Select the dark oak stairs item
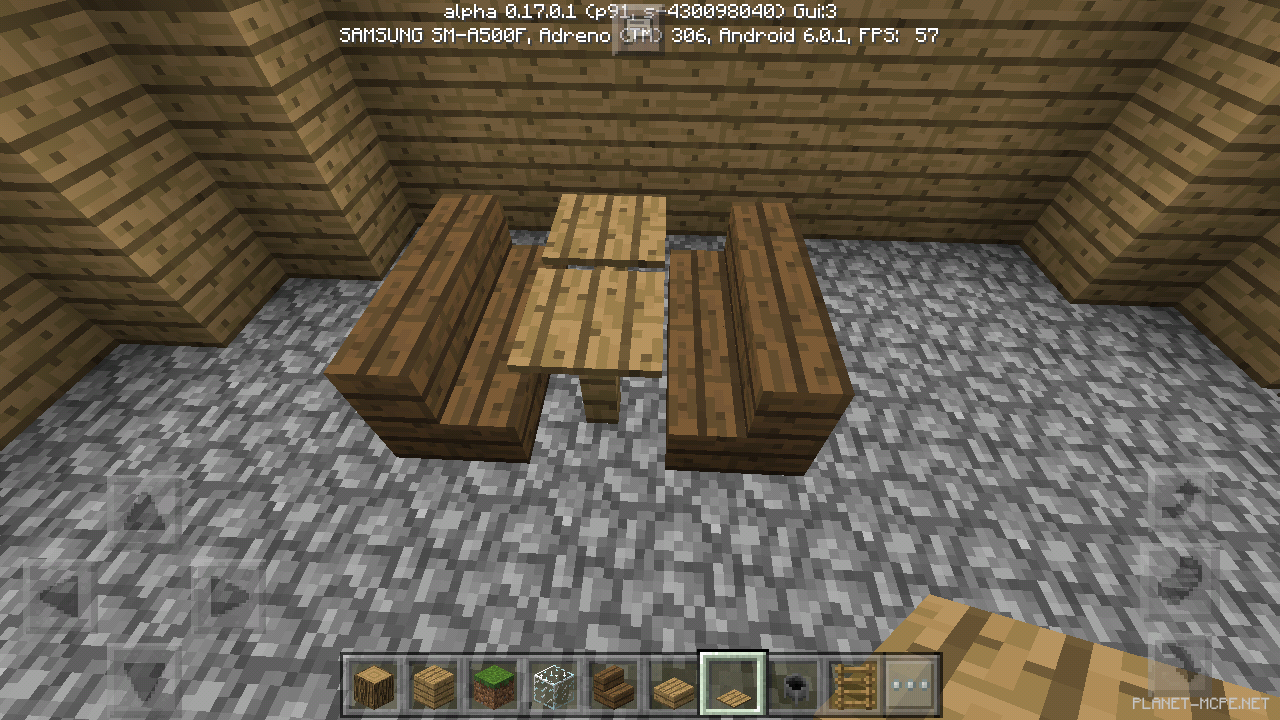The height and width of the screenshot is (720, 1280). 611,683
